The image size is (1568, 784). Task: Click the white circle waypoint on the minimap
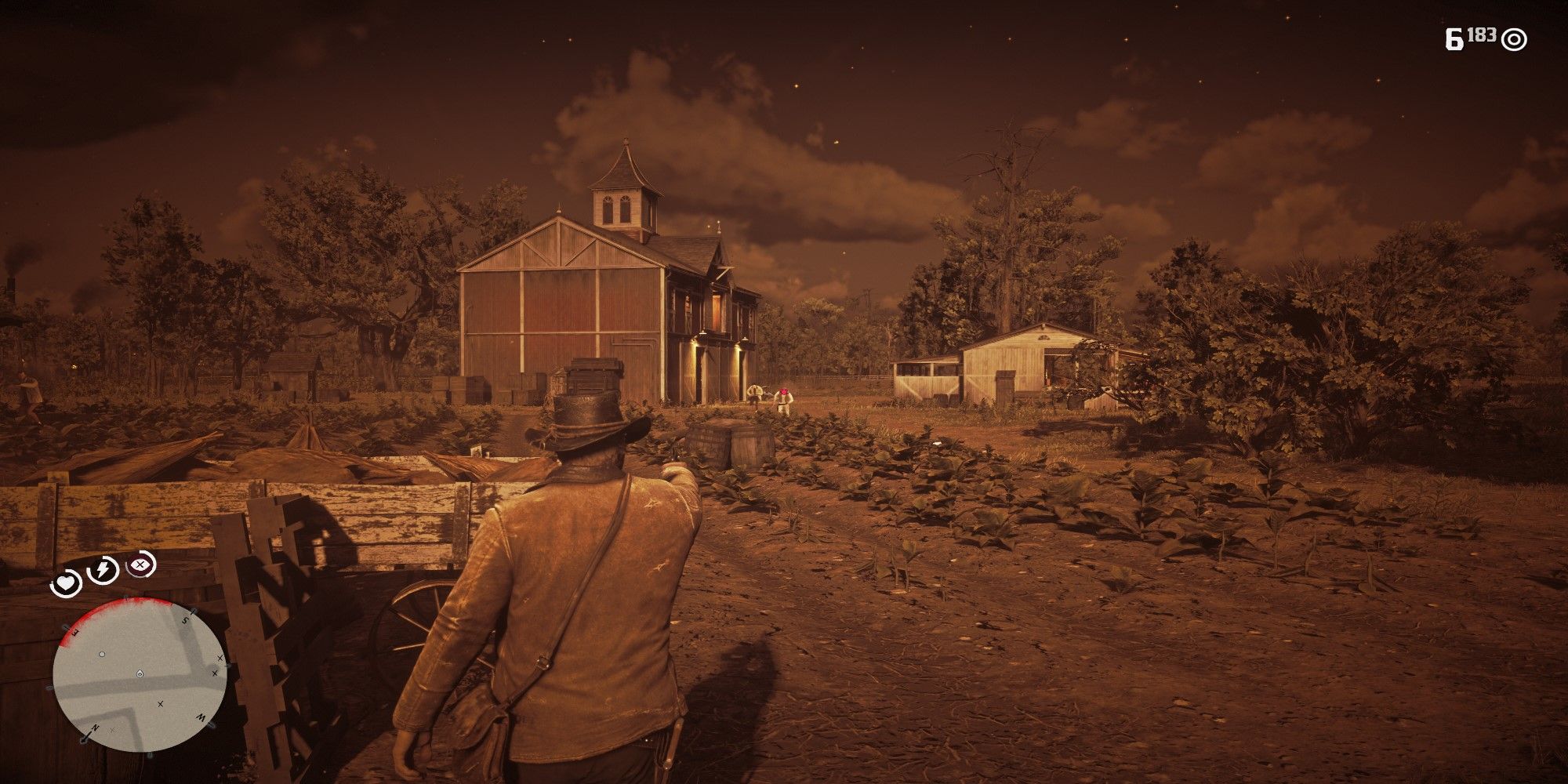tap(101, 654)
